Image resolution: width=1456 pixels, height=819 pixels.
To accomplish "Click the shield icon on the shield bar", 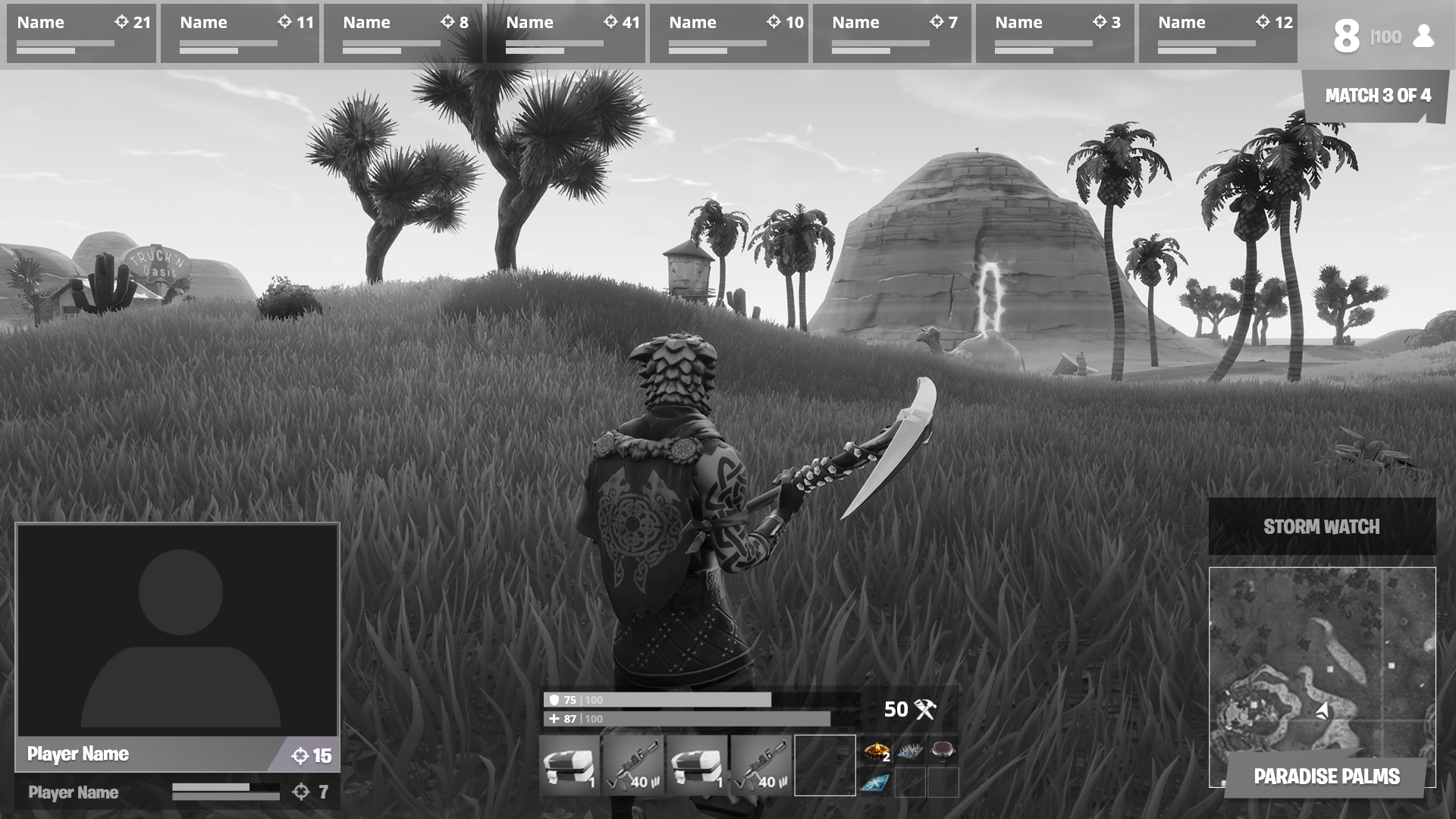I will (555, 699).
